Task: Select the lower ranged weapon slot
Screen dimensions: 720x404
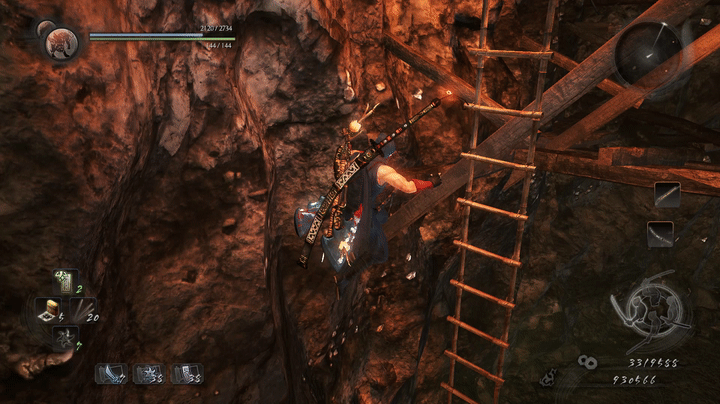Action: (660, 234)
